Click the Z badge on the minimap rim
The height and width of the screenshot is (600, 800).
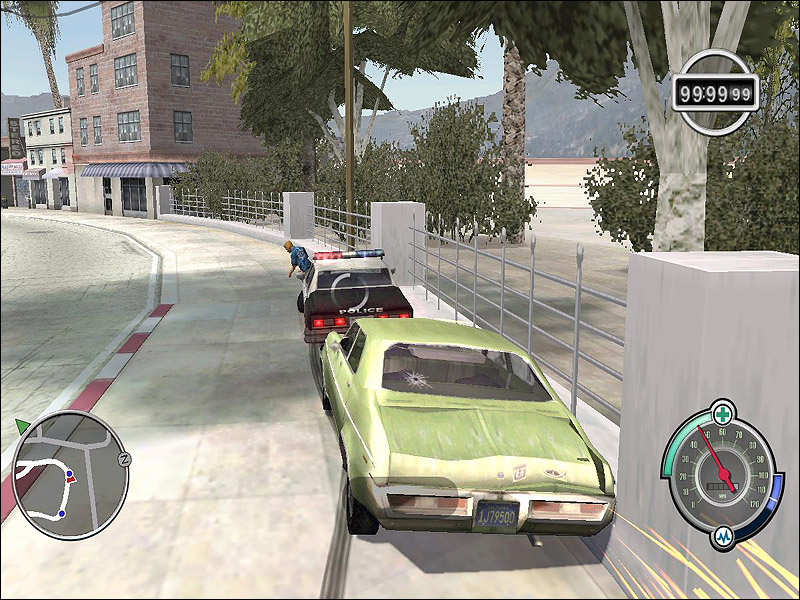pos(125,458)
